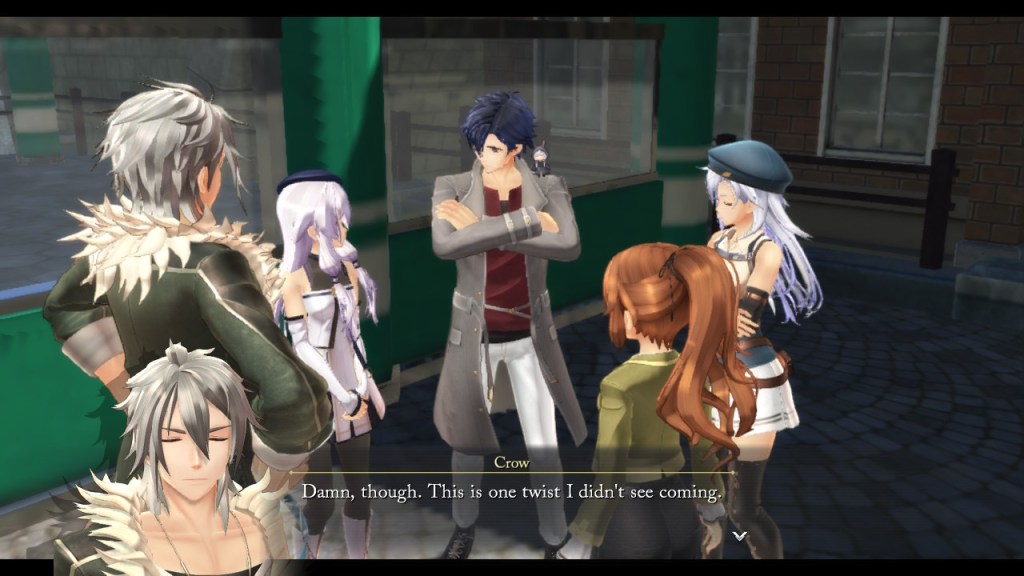Advance dialogue with the down arrow indicator
The image size is (1024, 576).
tap(739, 536)
